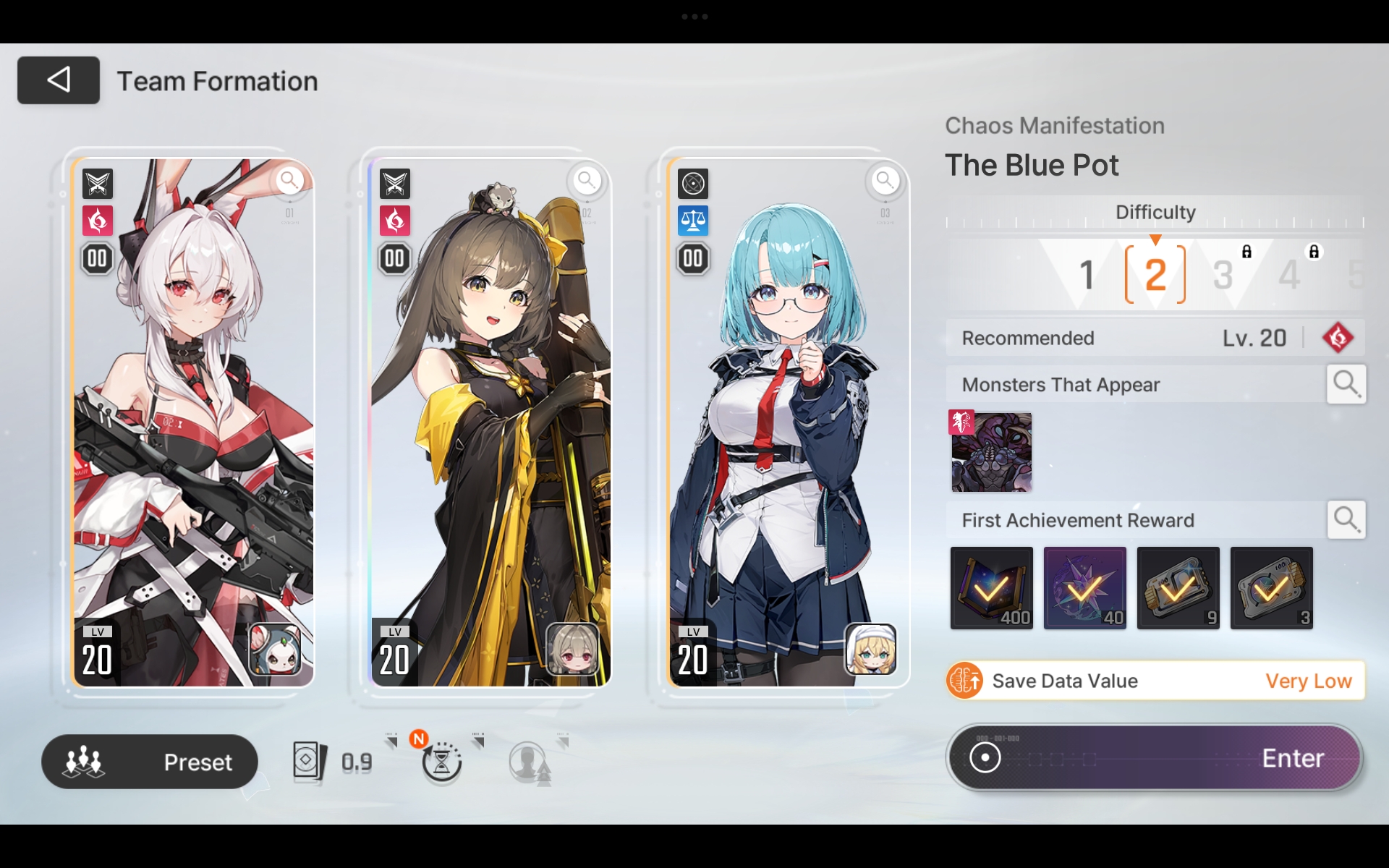Viewport: 1389px width, 868px height.
Task: Click the purple monster thumbnail
Action: [991, 453]
